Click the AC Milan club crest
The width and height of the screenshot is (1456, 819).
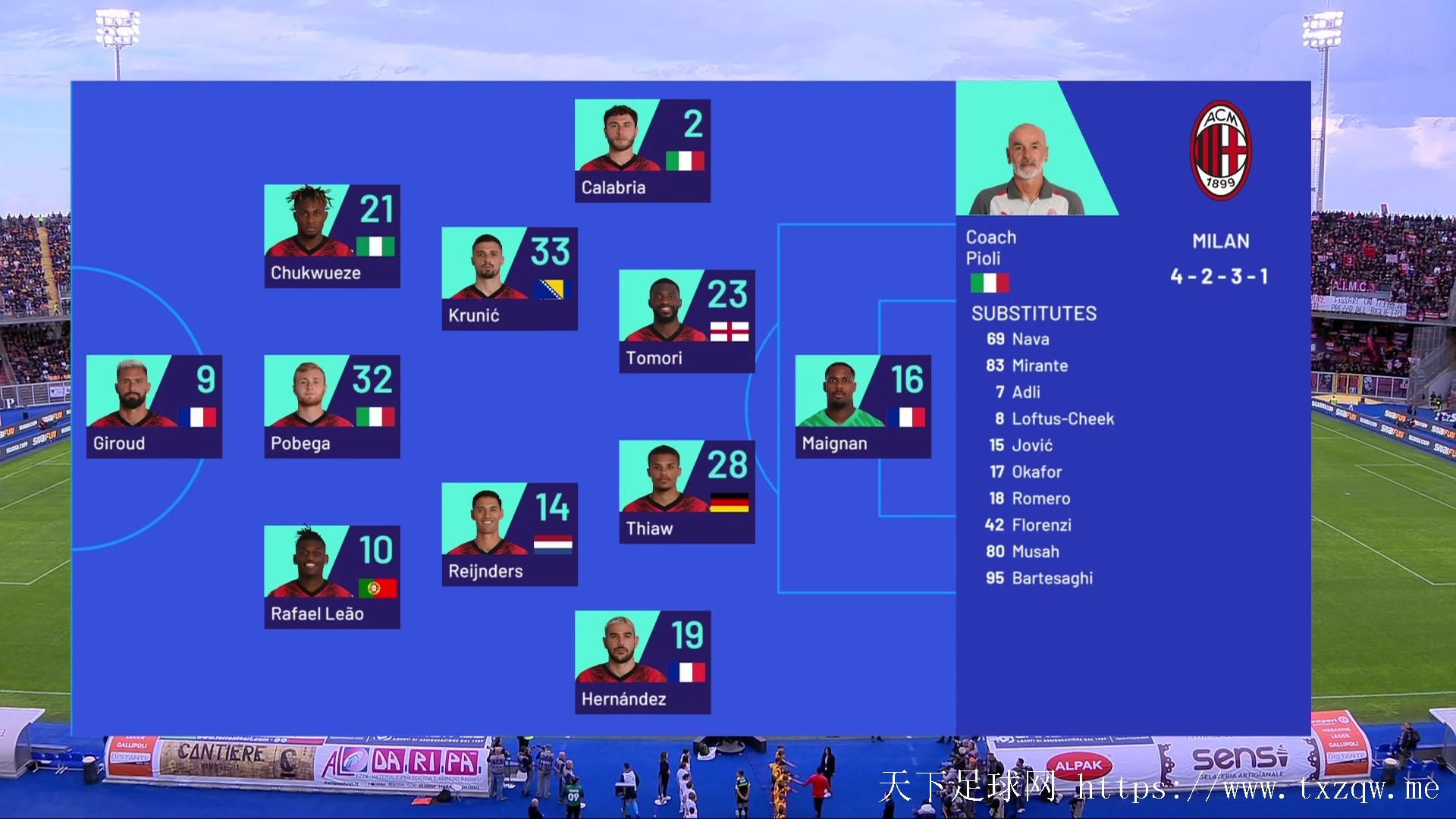pos(1220,150)
